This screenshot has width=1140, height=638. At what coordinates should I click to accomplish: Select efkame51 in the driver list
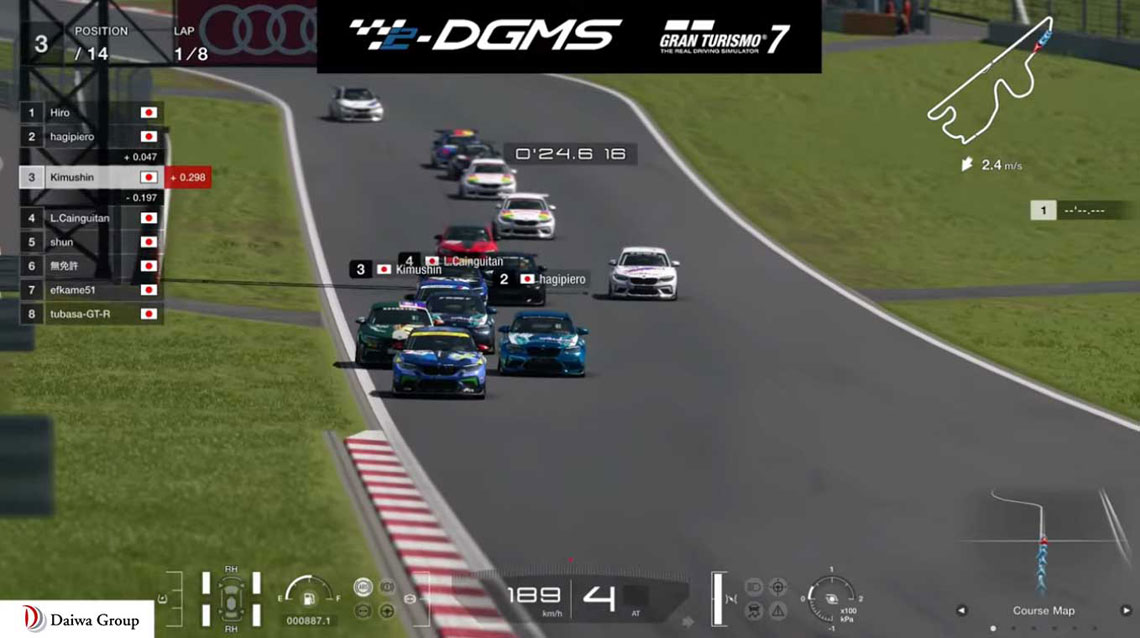tap(90, 289)
